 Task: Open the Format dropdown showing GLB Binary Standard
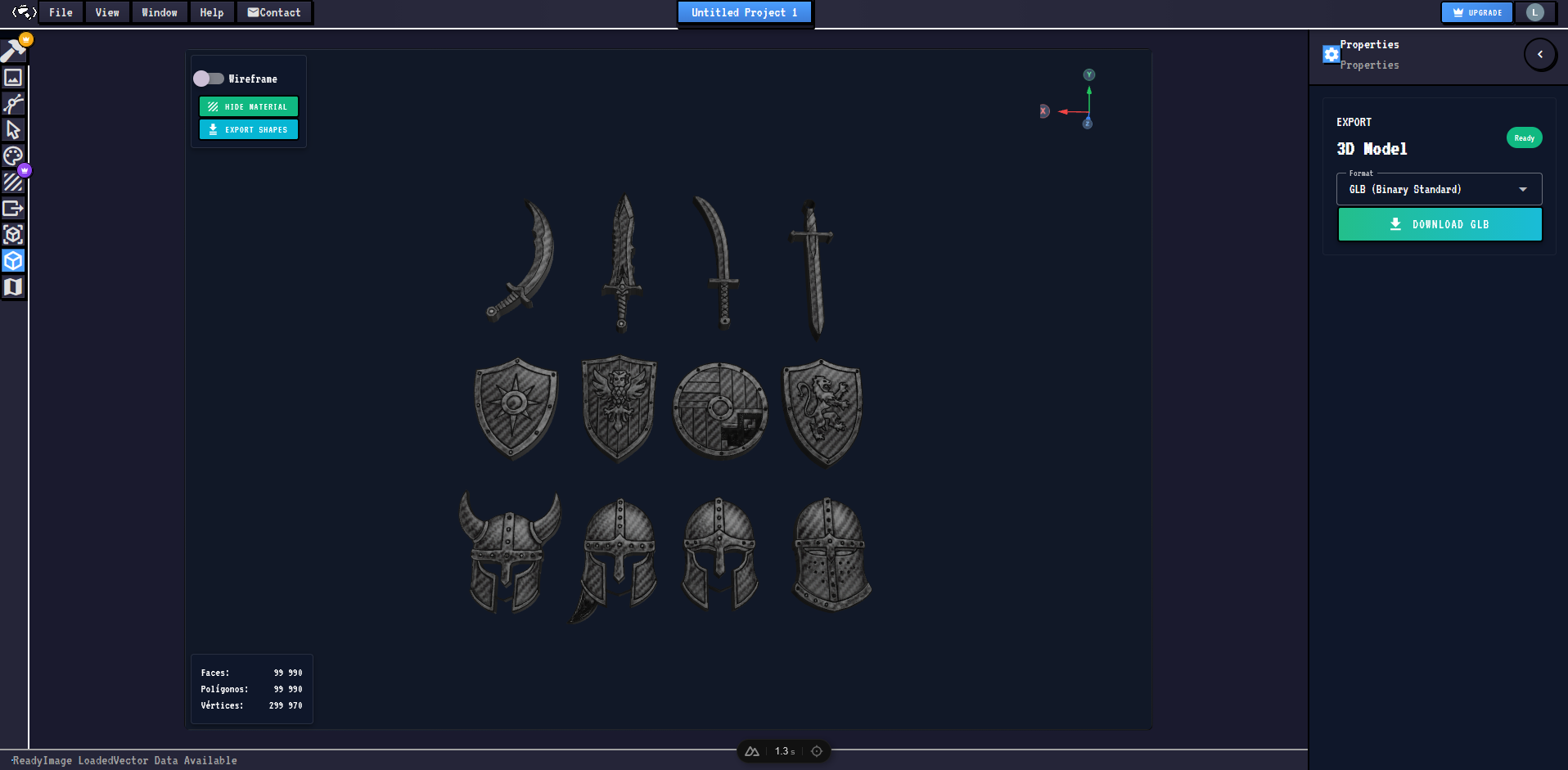click(x=1439, y=188)
